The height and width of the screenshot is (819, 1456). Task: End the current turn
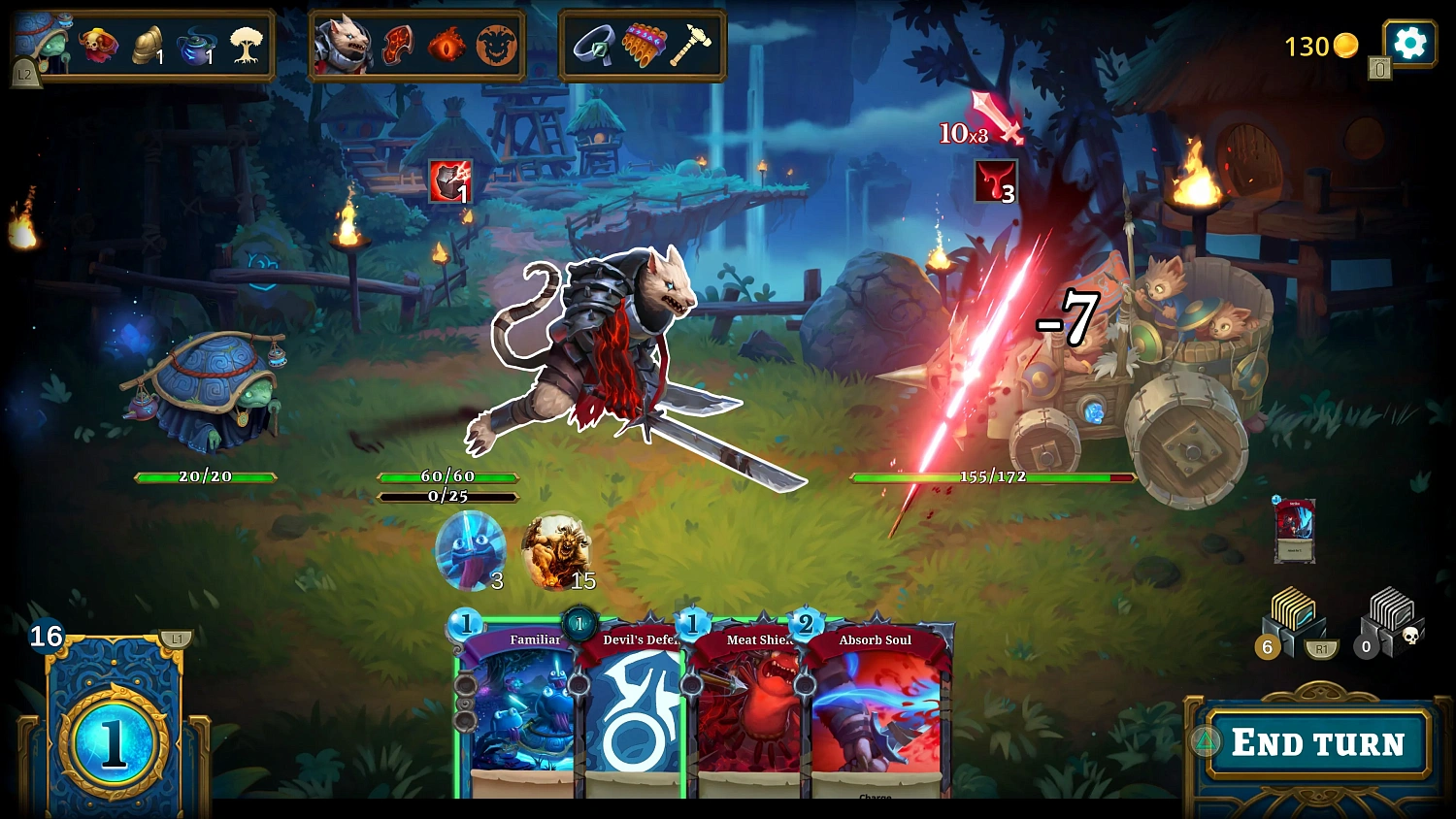tap(1317, 743)
